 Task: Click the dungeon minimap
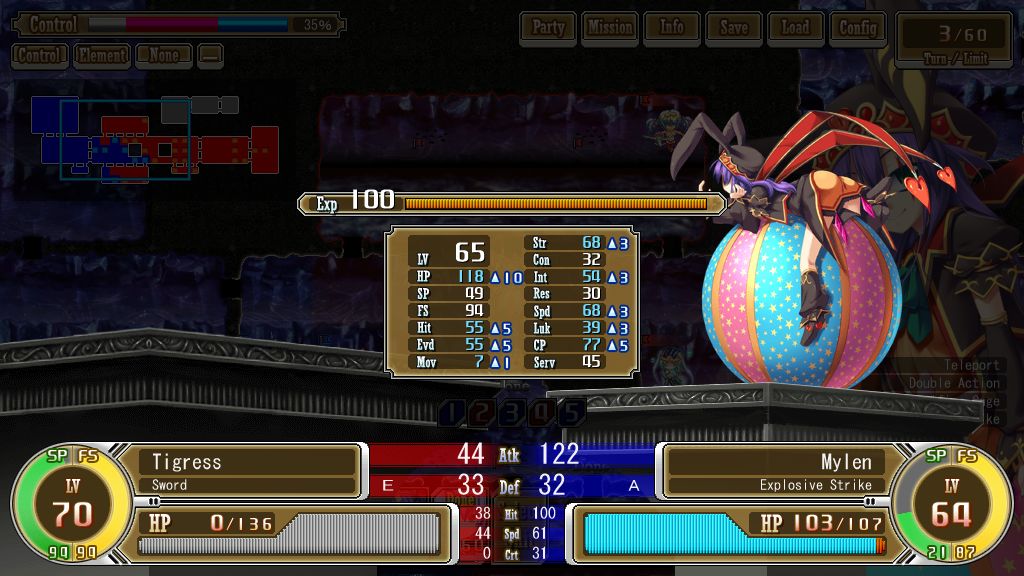(150, 140)
